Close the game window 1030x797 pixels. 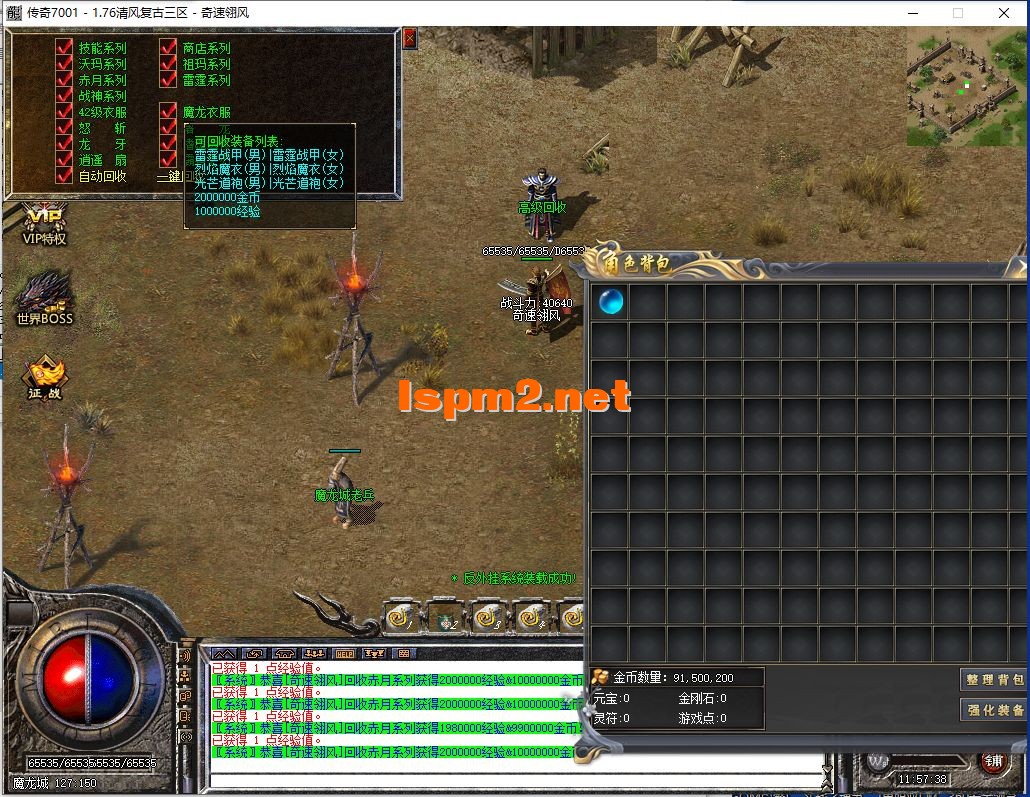point(1004,13)
